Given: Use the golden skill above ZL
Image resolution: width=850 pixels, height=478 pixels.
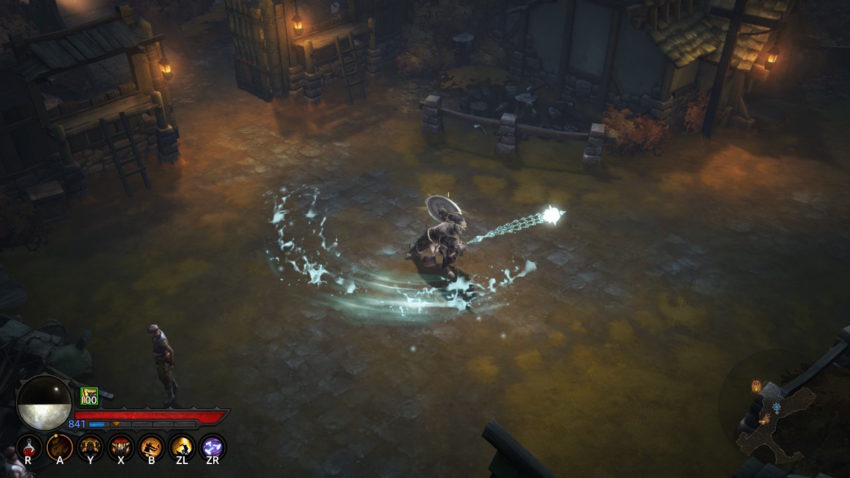Looking at the screenshot, I should click(x=182, y=446).
